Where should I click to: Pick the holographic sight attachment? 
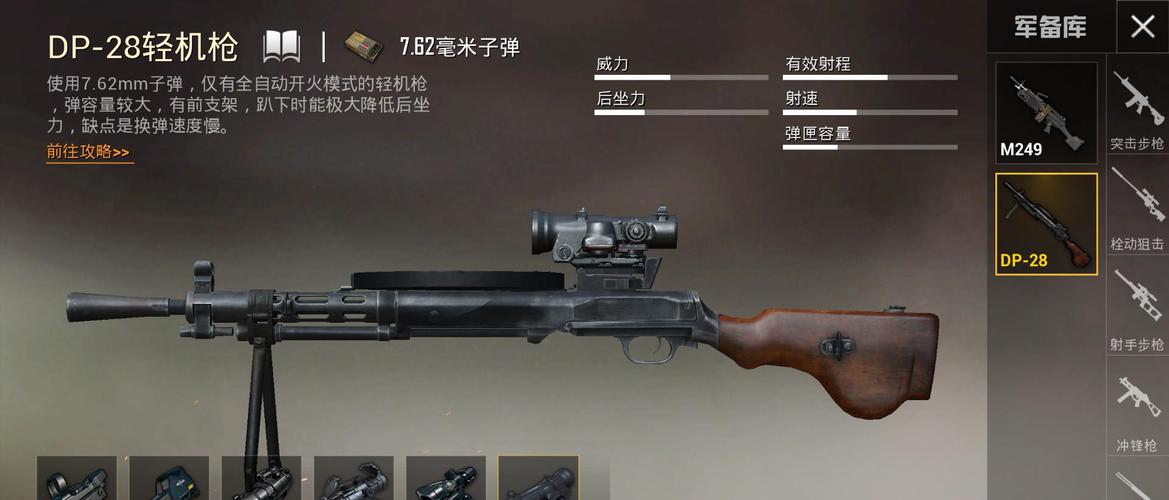(169, 479)
